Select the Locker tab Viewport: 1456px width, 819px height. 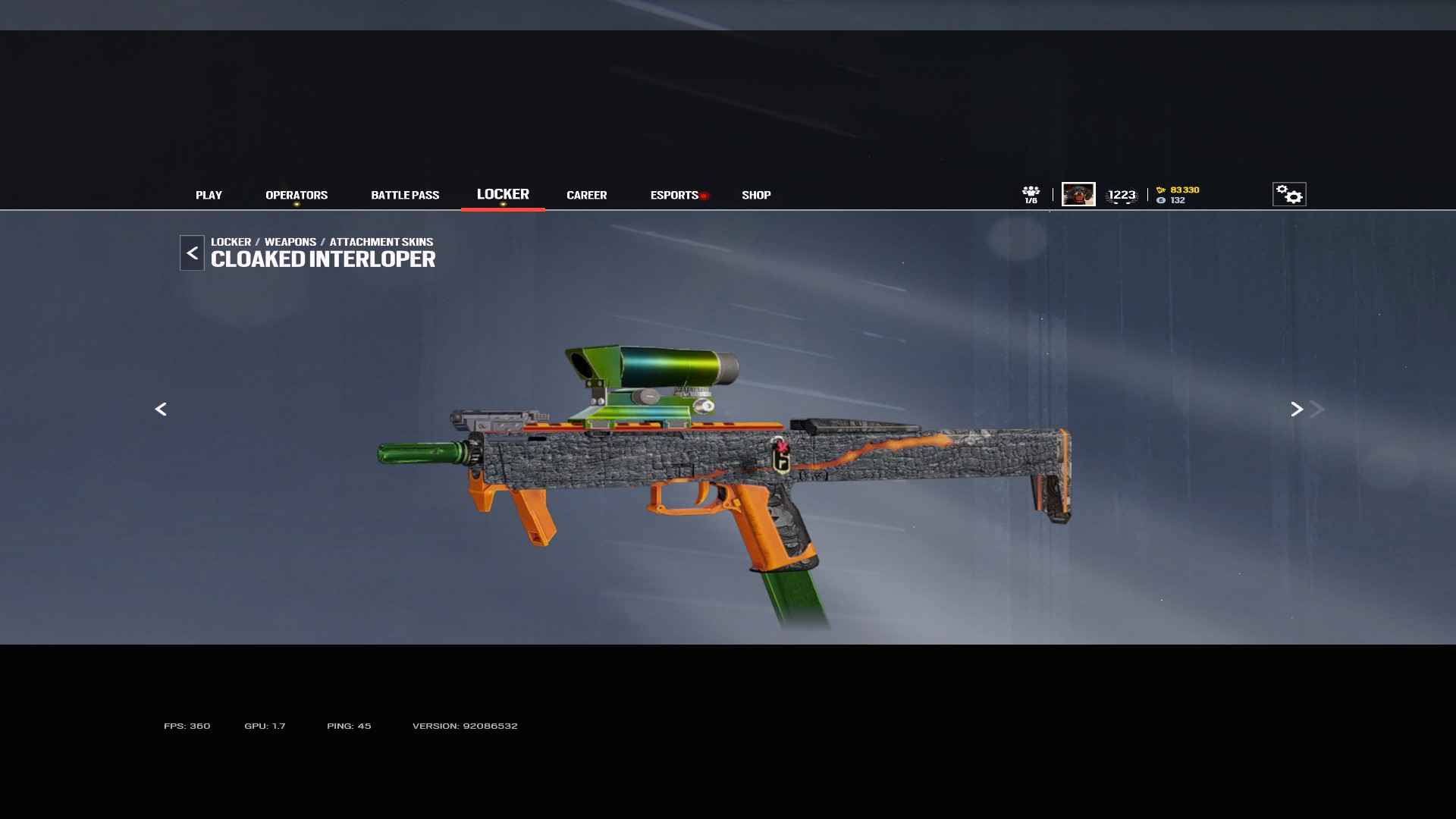[x=503, y=194]
